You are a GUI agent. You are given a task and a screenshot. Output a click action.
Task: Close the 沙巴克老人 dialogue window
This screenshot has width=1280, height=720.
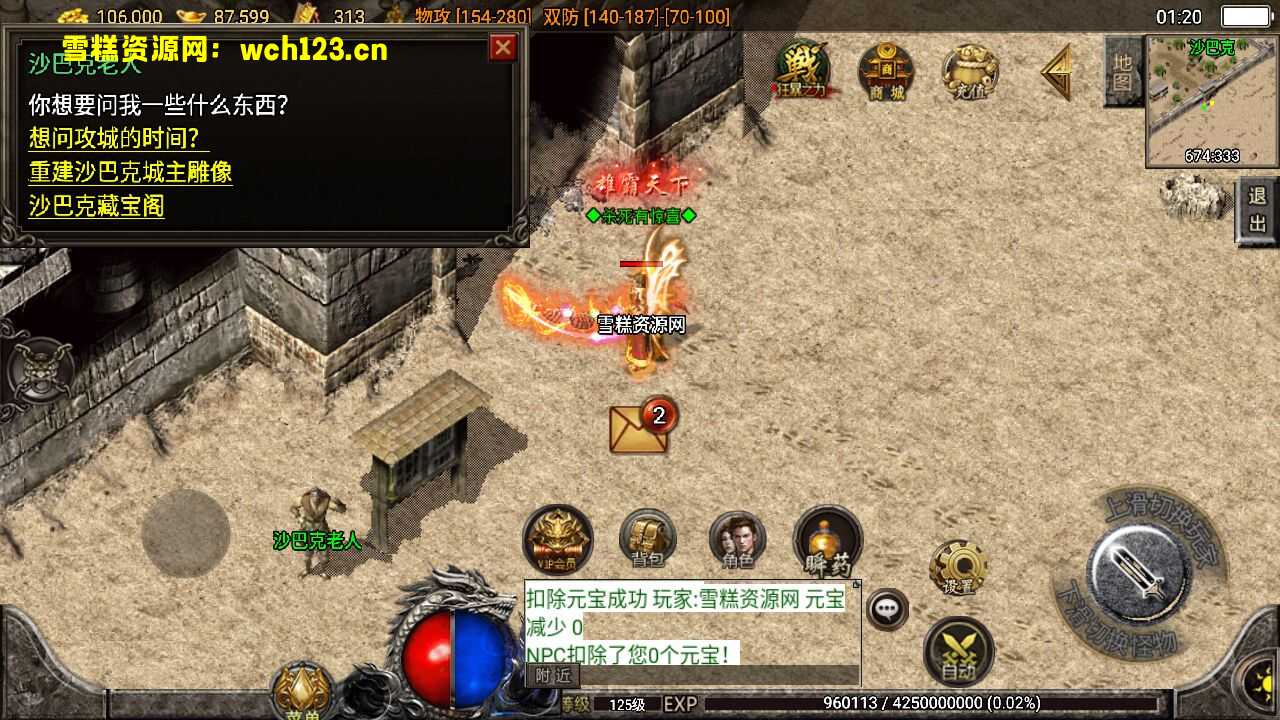pos(503,48)
